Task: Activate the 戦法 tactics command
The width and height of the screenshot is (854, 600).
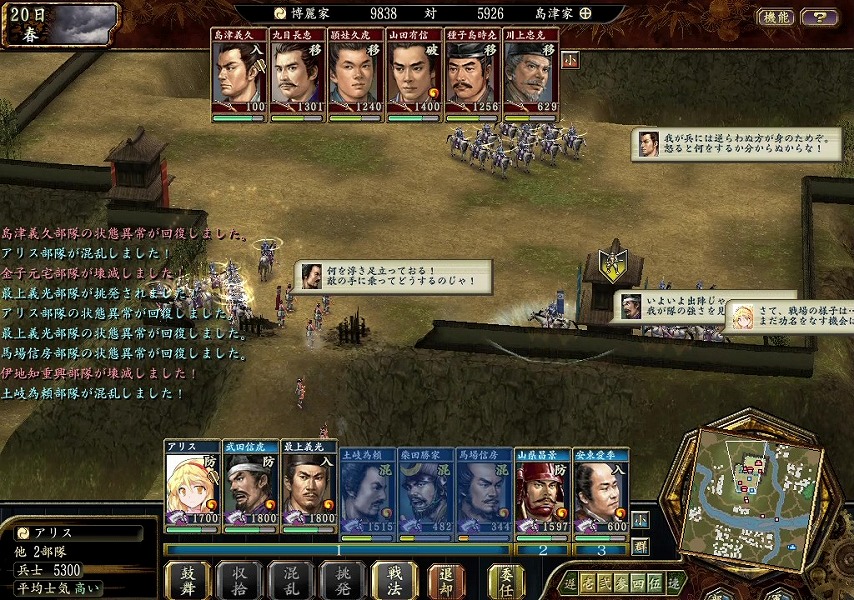Action: tap(393, 580)
